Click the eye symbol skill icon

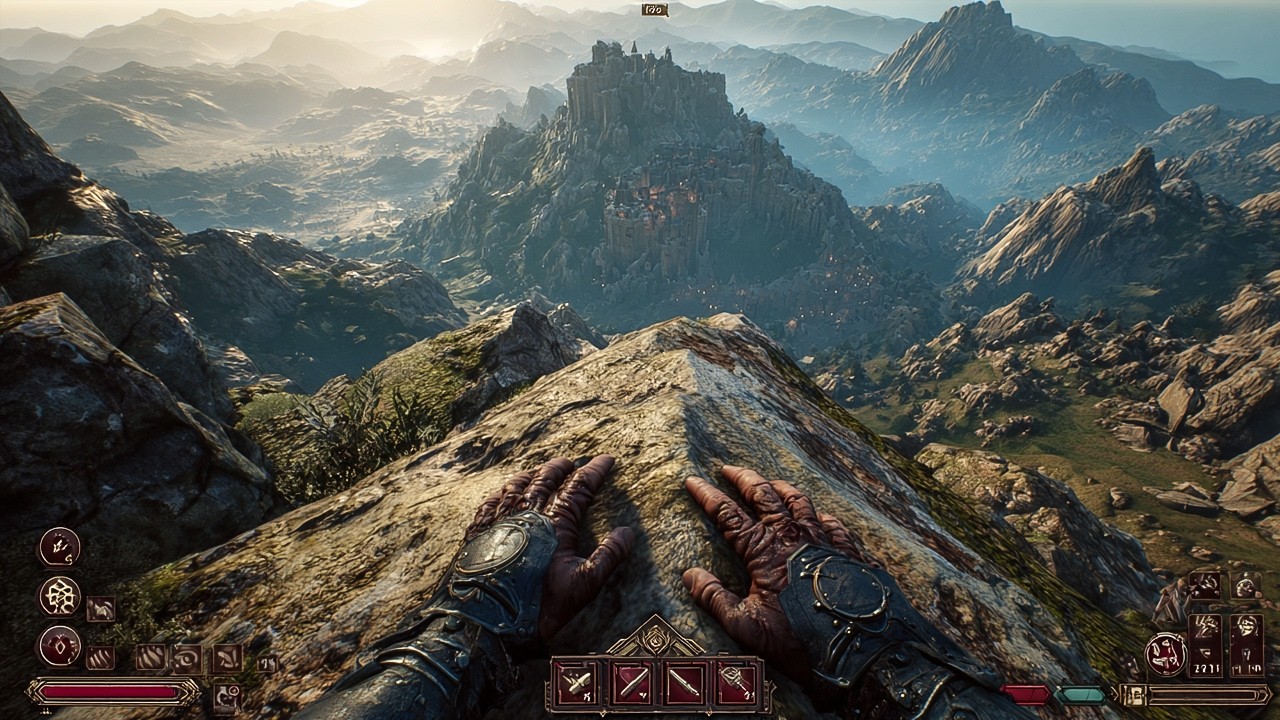click(186, 658)
